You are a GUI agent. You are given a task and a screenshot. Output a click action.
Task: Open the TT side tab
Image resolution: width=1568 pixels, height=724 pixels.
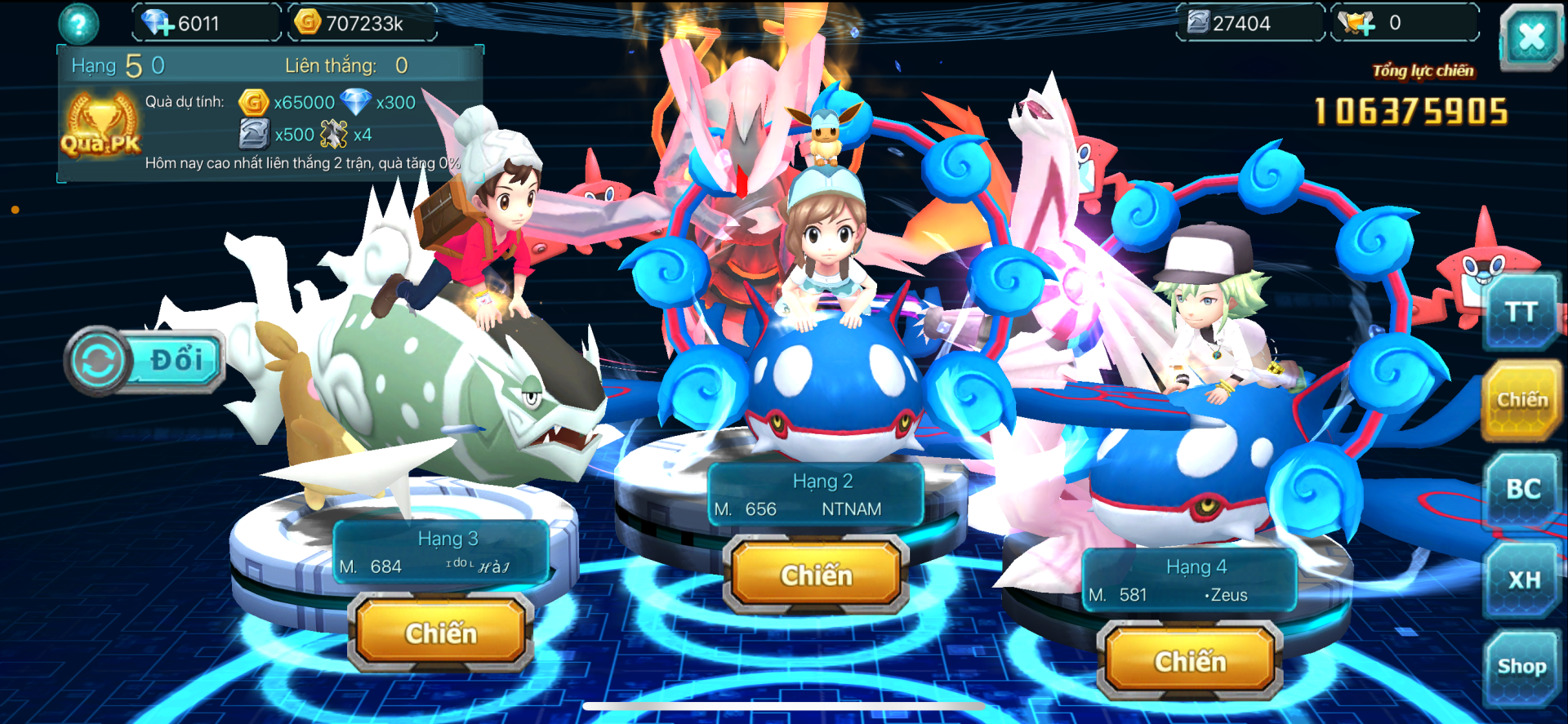pos(1521,313)
